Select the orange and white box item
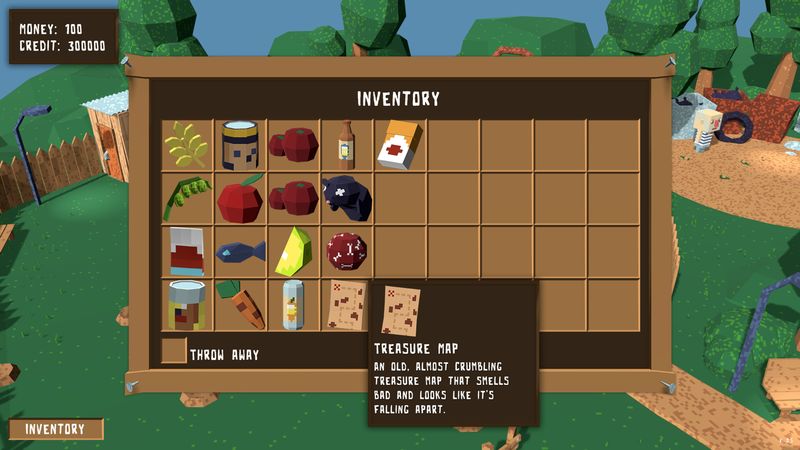The width and height of the screenshot is (800, 450). [x=399, y=146]
